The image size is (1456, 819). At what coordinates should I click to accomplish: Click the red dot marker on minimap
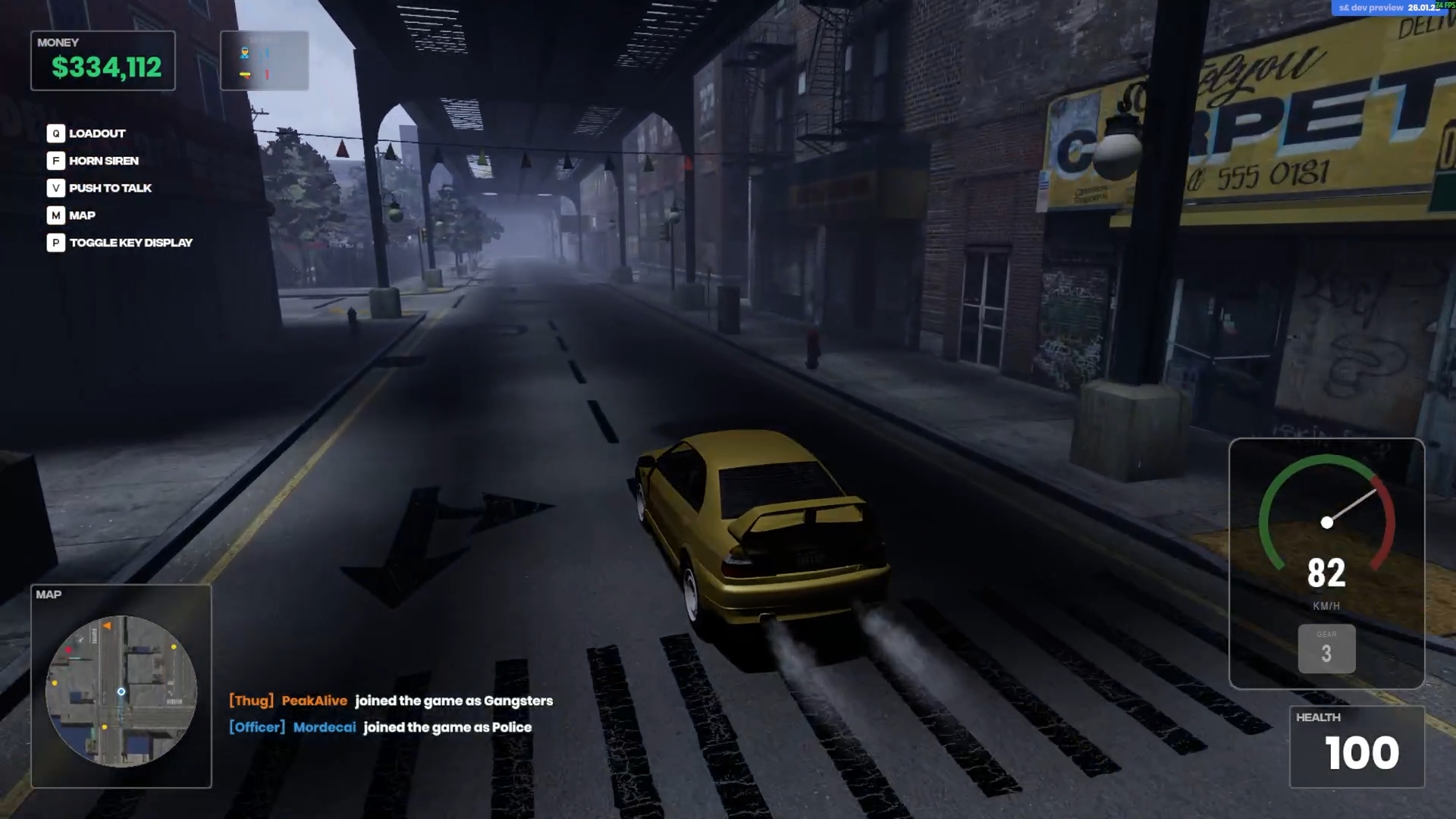tap(69, 650)
